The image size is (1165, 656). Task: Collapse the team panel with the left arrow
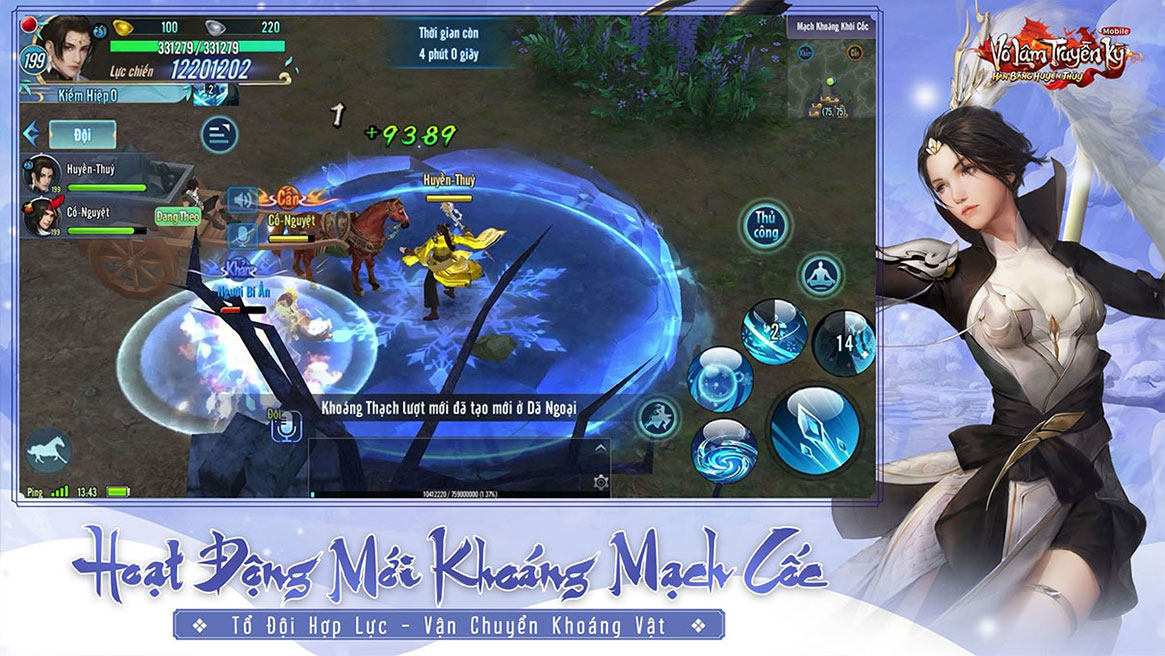31,133
